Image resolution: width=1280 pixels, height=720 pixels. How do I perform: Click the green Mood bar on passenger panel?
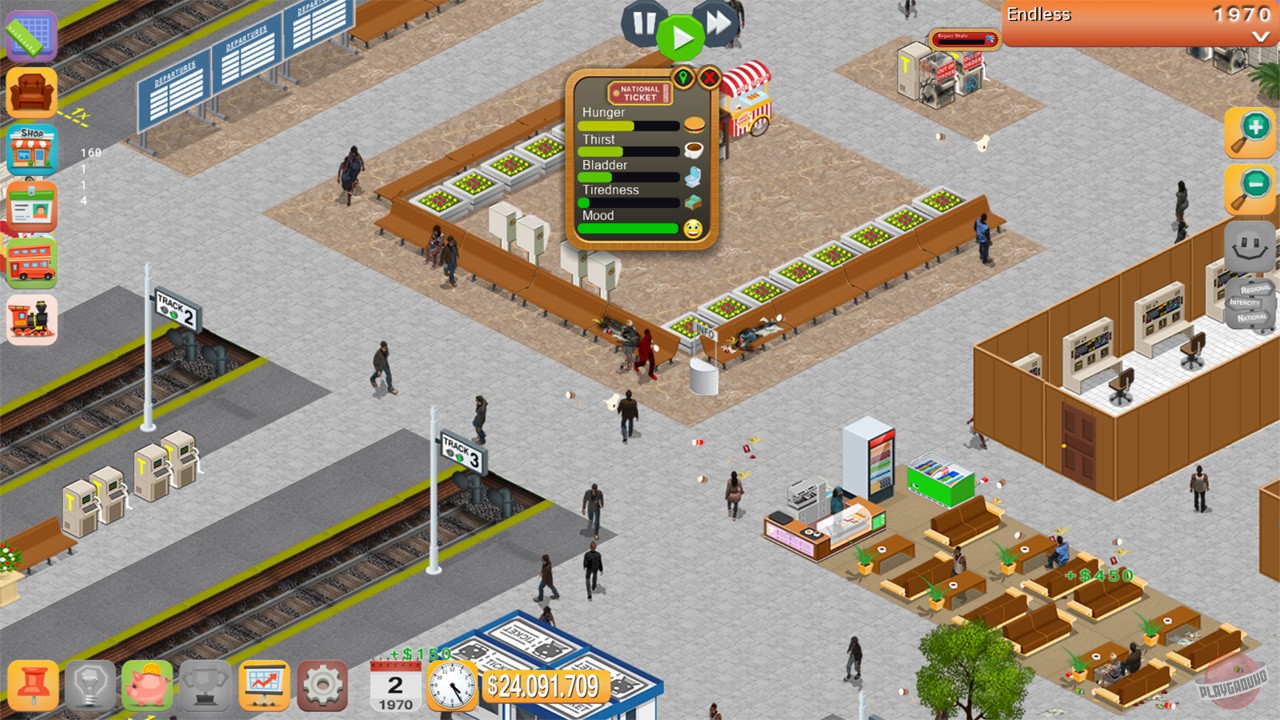tap(629, 228)
